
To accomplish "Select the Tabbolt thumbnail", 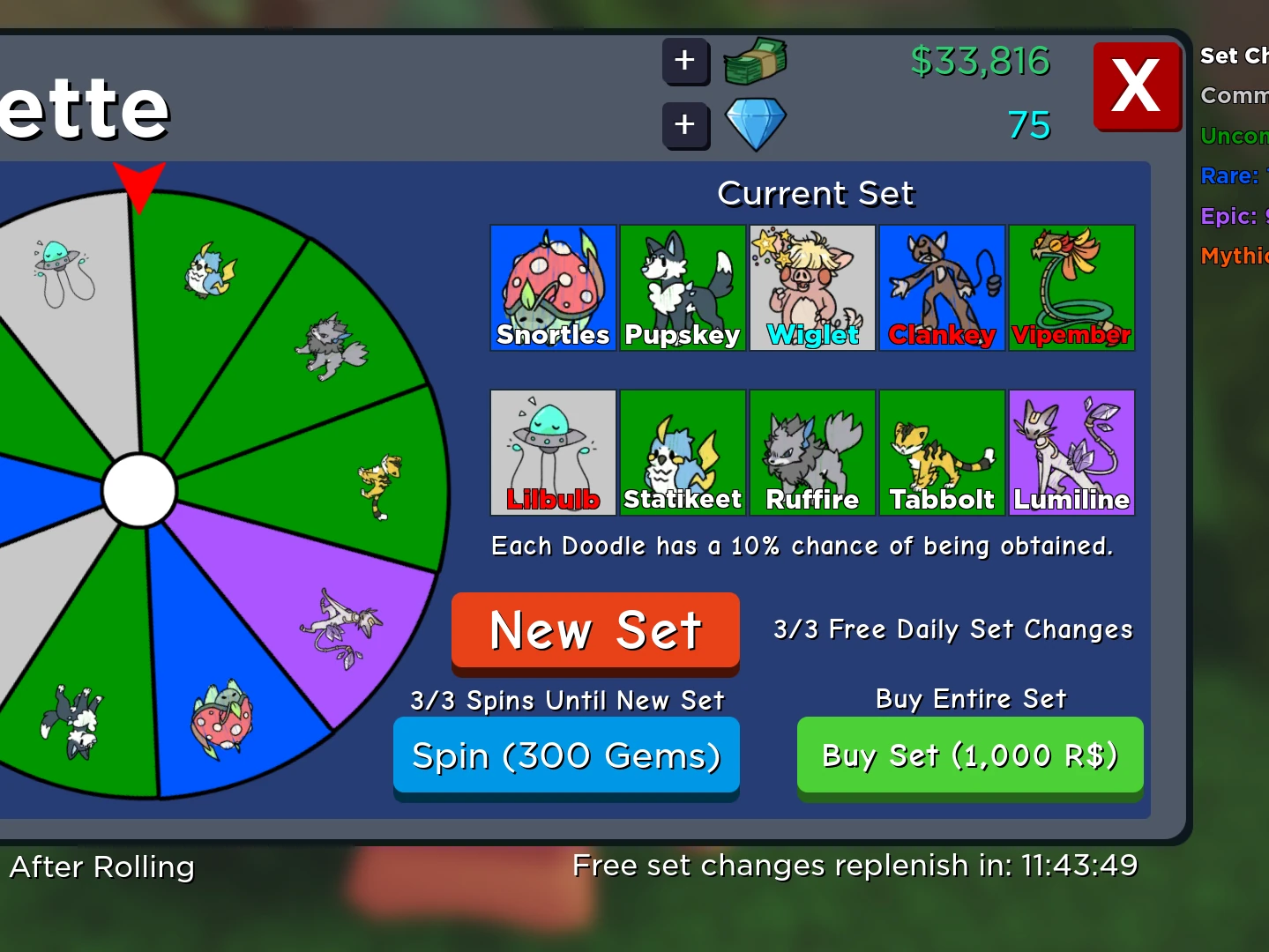I will (941, 452).
